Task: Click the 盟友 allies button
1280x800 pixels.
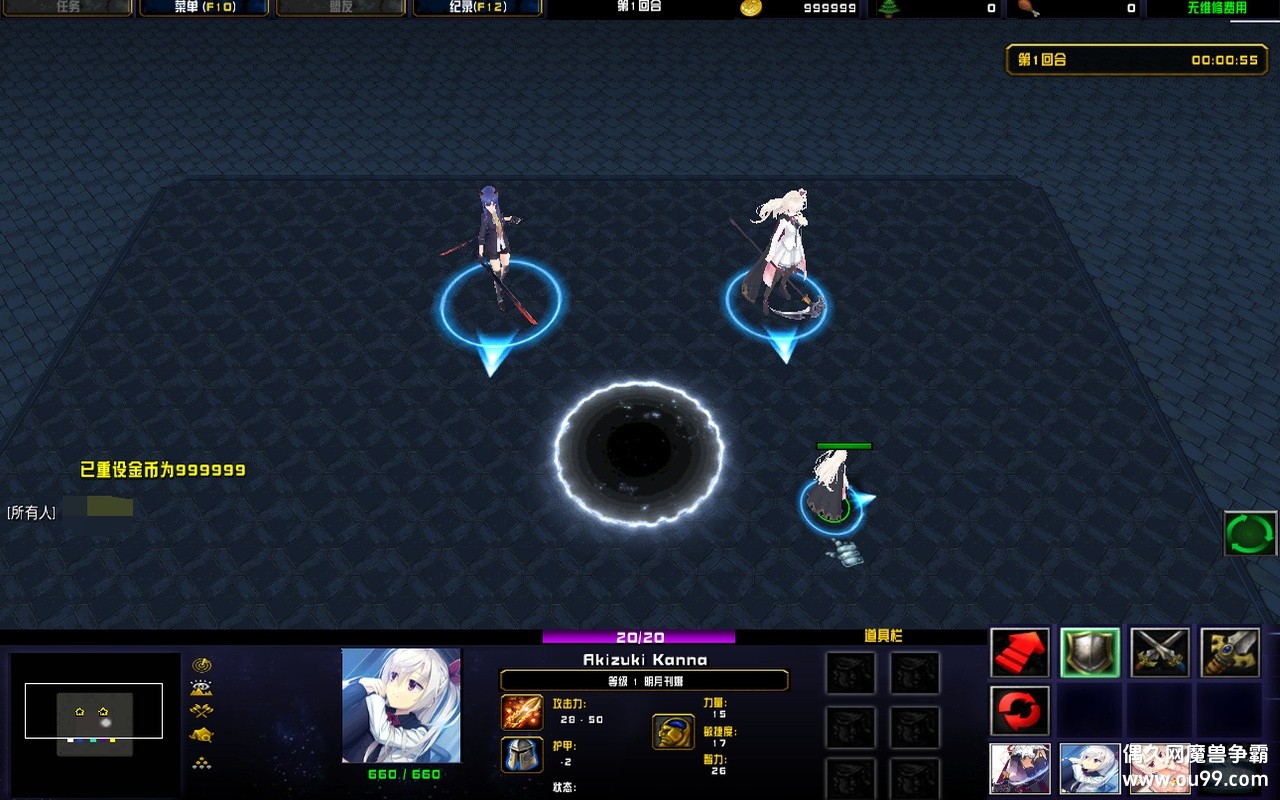Action: click(340, 8)
